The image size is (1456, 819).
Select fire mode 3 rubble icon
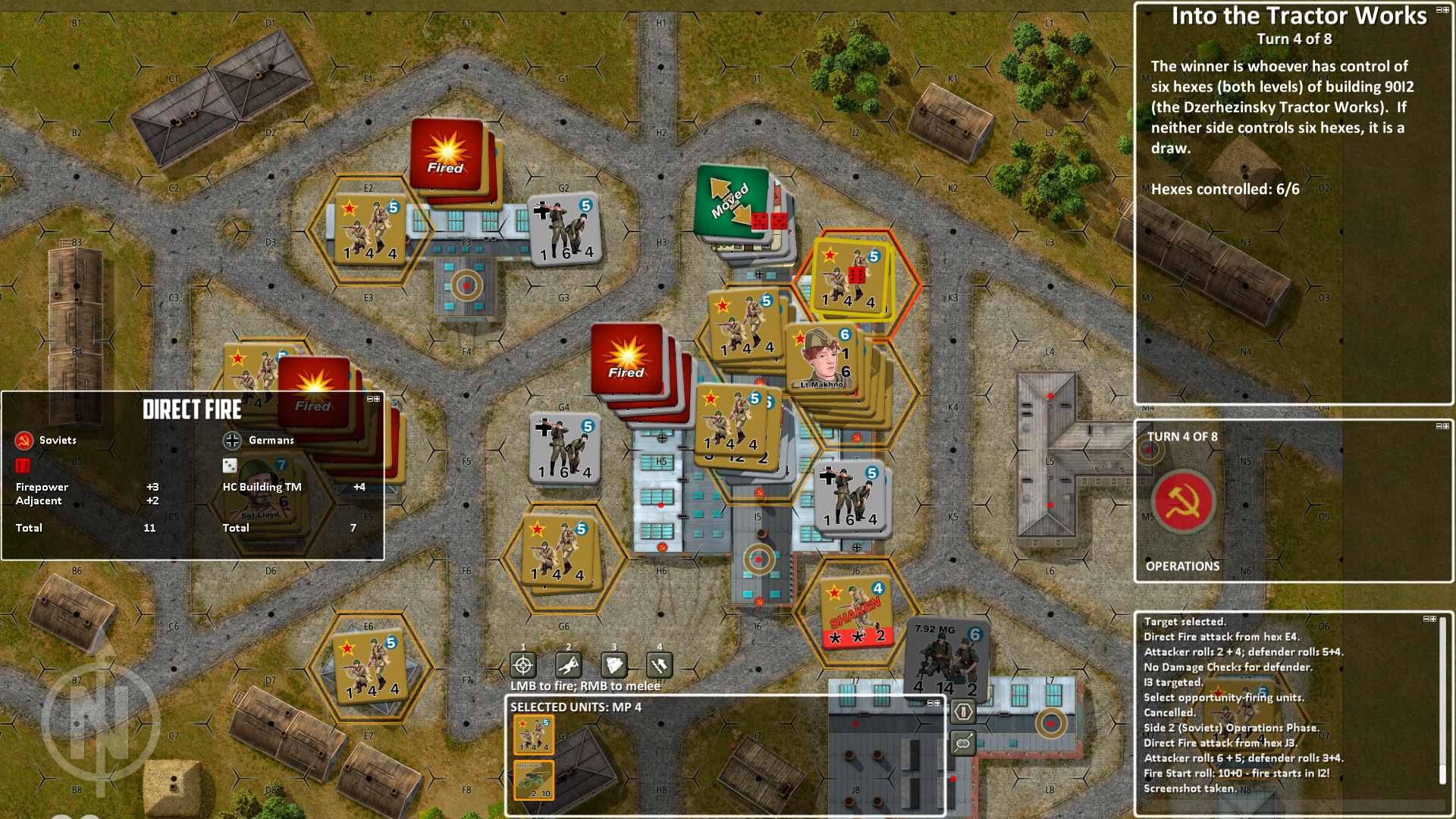pos(613,664)
